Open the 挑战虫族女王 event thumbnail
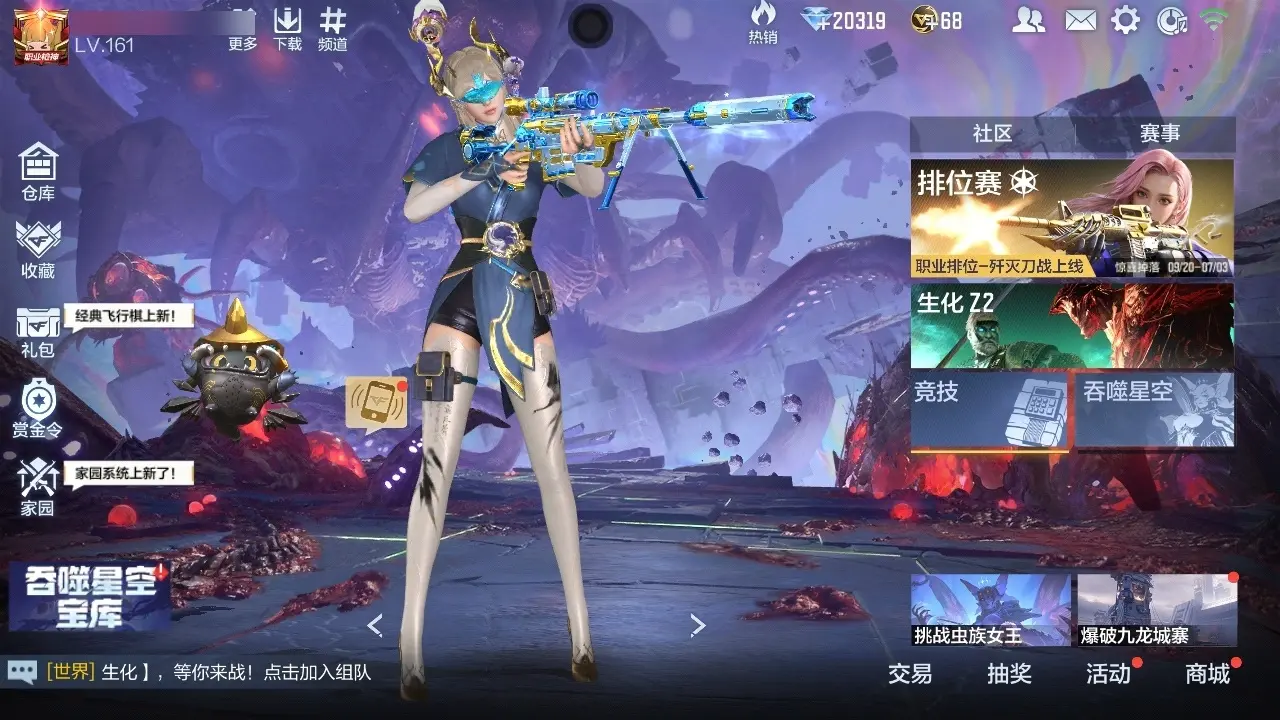The height and width of the screenshot is (720, 1280). (x=990, y=610)
